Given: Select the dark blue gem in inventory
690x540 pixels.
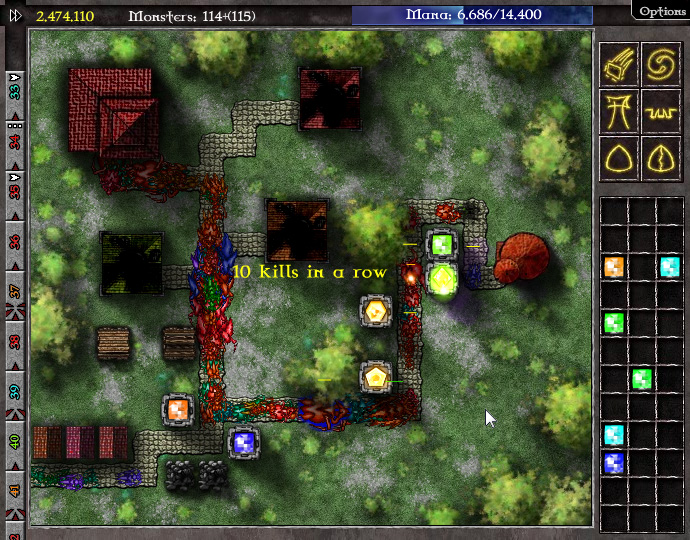Looking at the screenshot, I should click(x=614, y=462).
